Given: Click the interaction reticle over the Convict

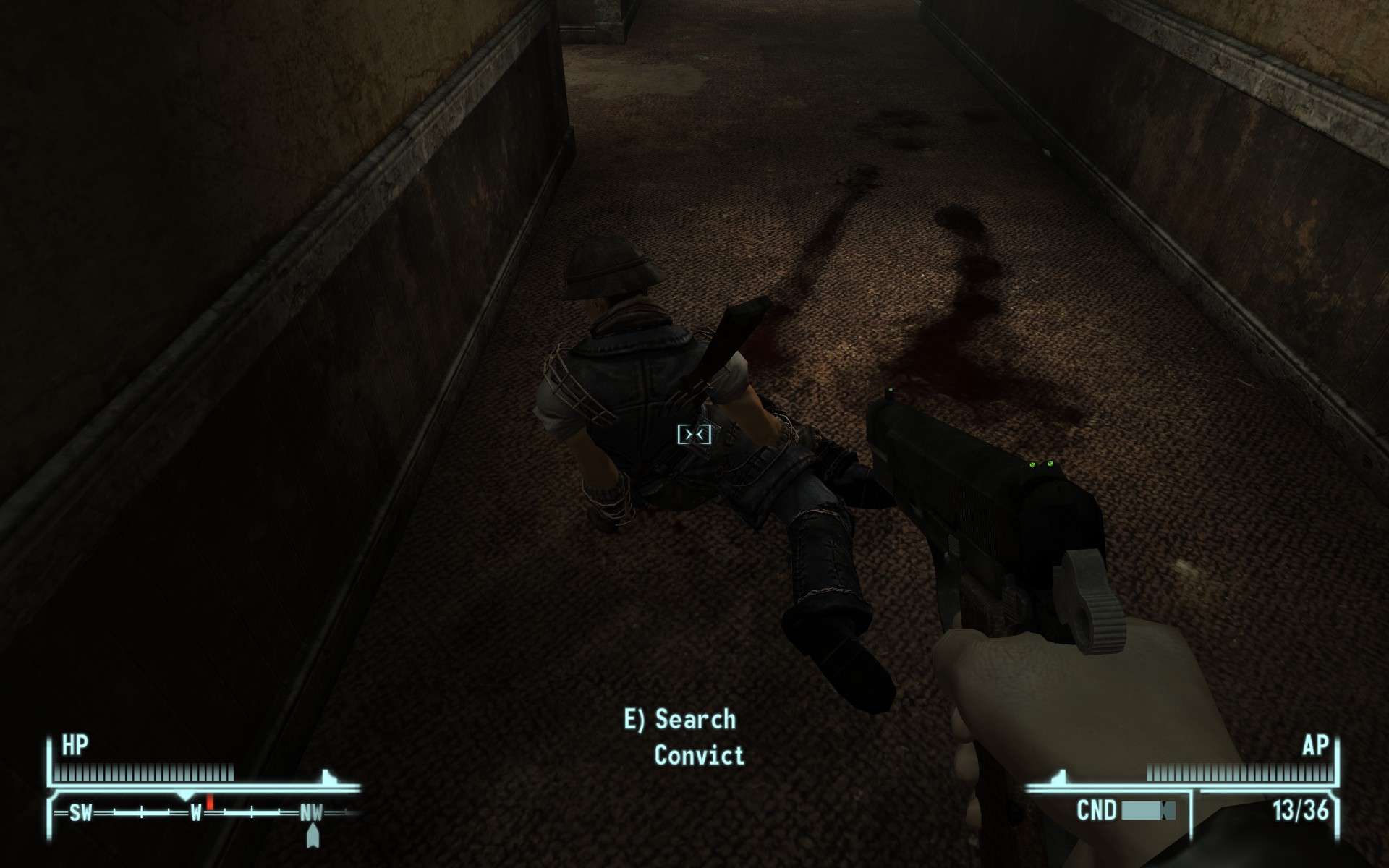Looking at the screenshot, I should (697, 434).
